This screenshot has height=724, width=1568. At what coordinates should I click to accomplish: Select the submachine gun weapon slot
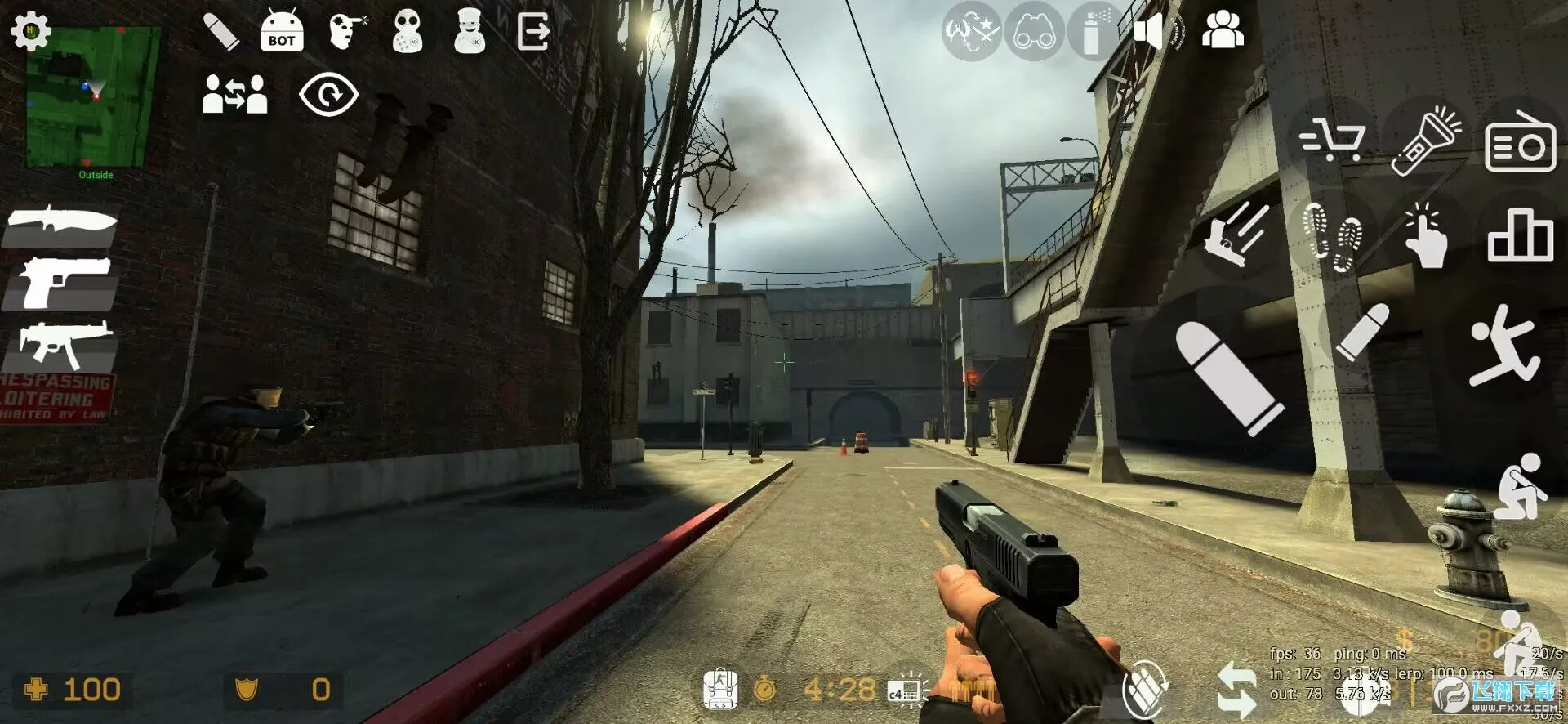(62, 345)
